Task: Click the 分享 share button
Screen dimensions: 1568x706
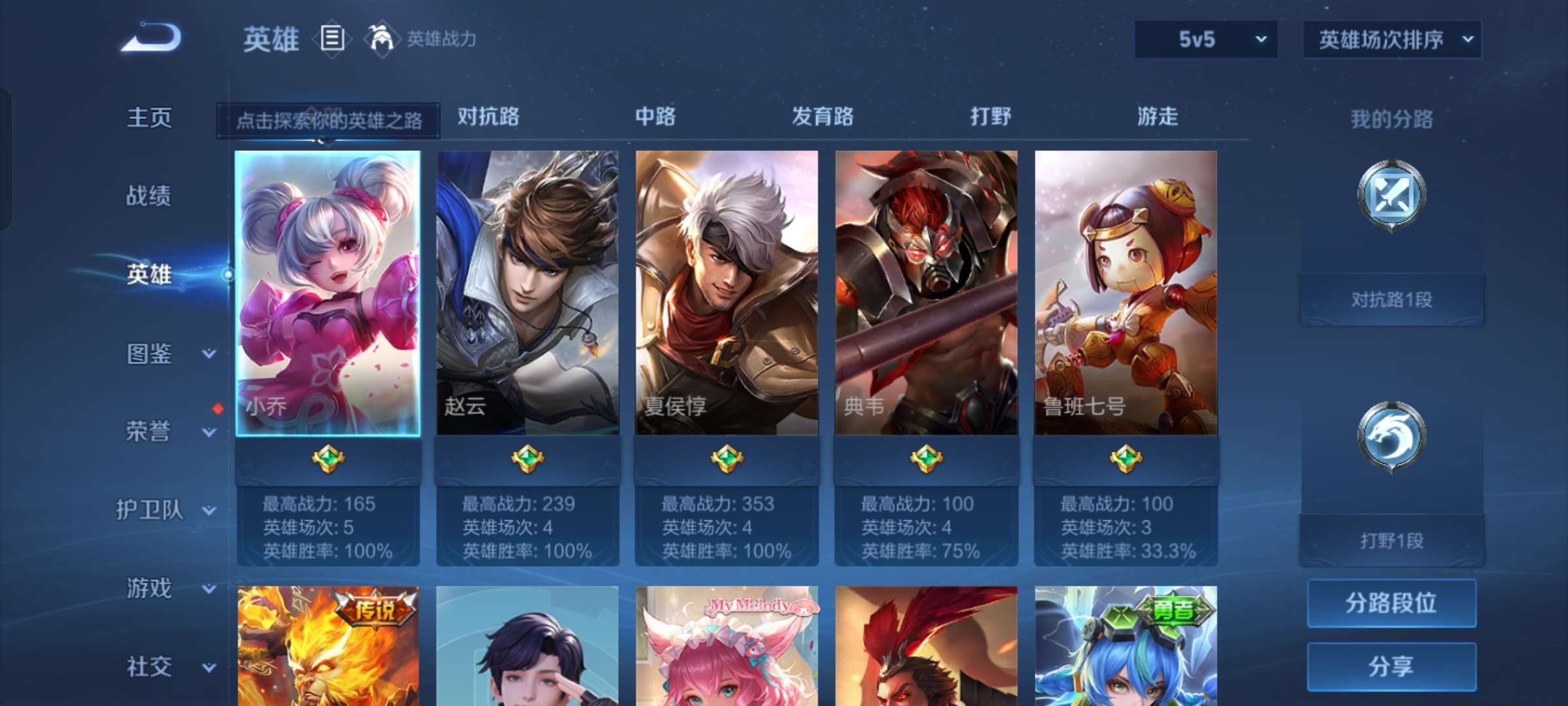Action: [1392, 665]
